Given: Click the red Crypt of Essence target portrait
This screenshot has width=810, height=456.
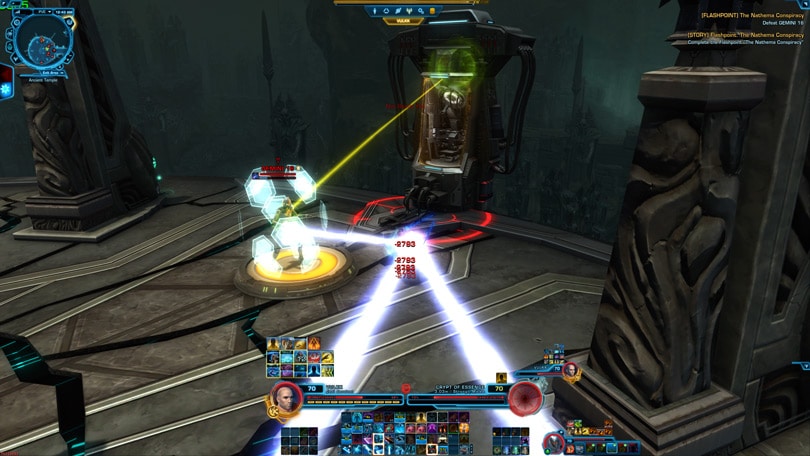Looking at the screenshot, I should pos(523,399).
